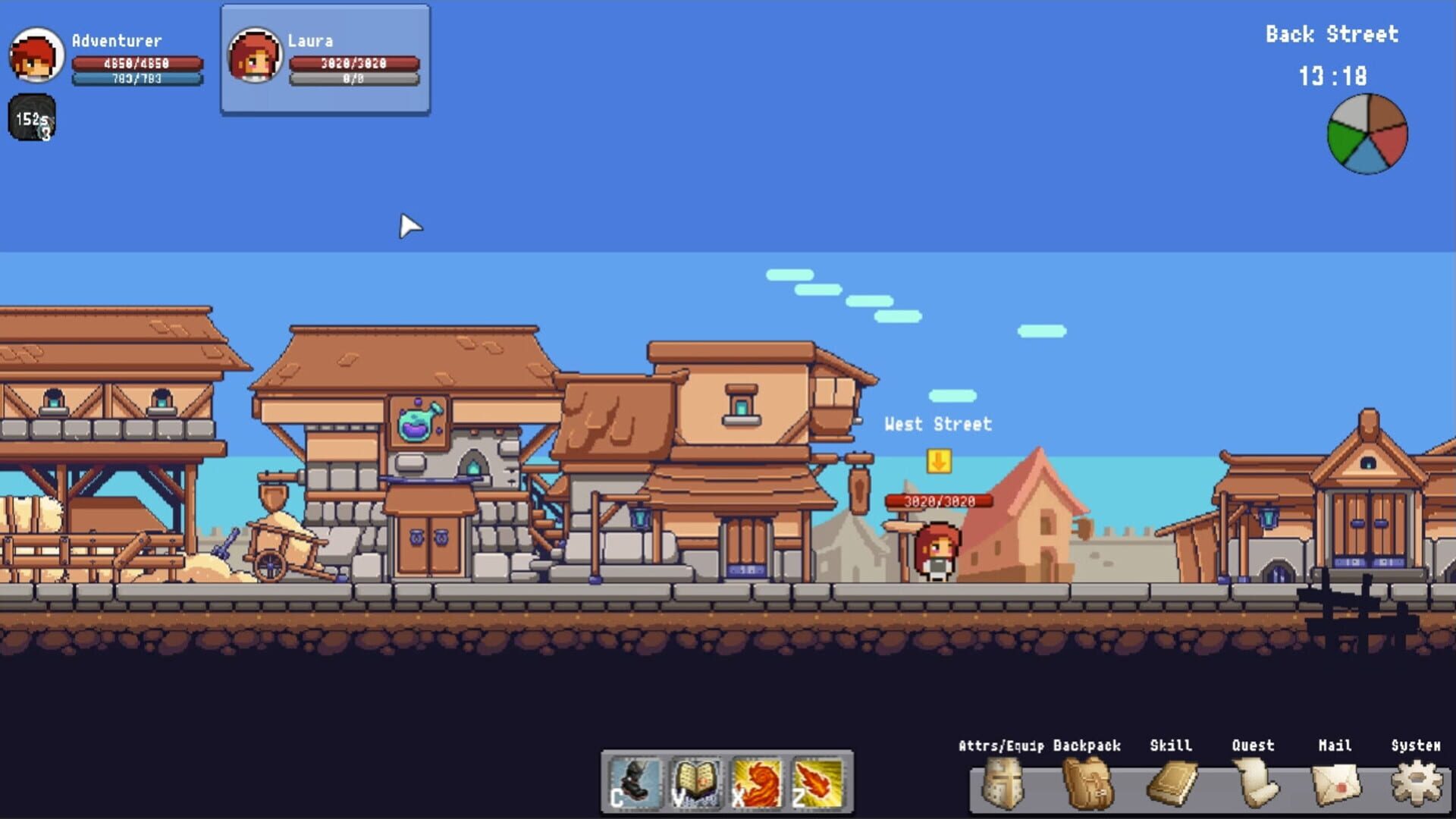Activate the fire vortex skill on X
Screen dimensions: 1456x819
756,785
